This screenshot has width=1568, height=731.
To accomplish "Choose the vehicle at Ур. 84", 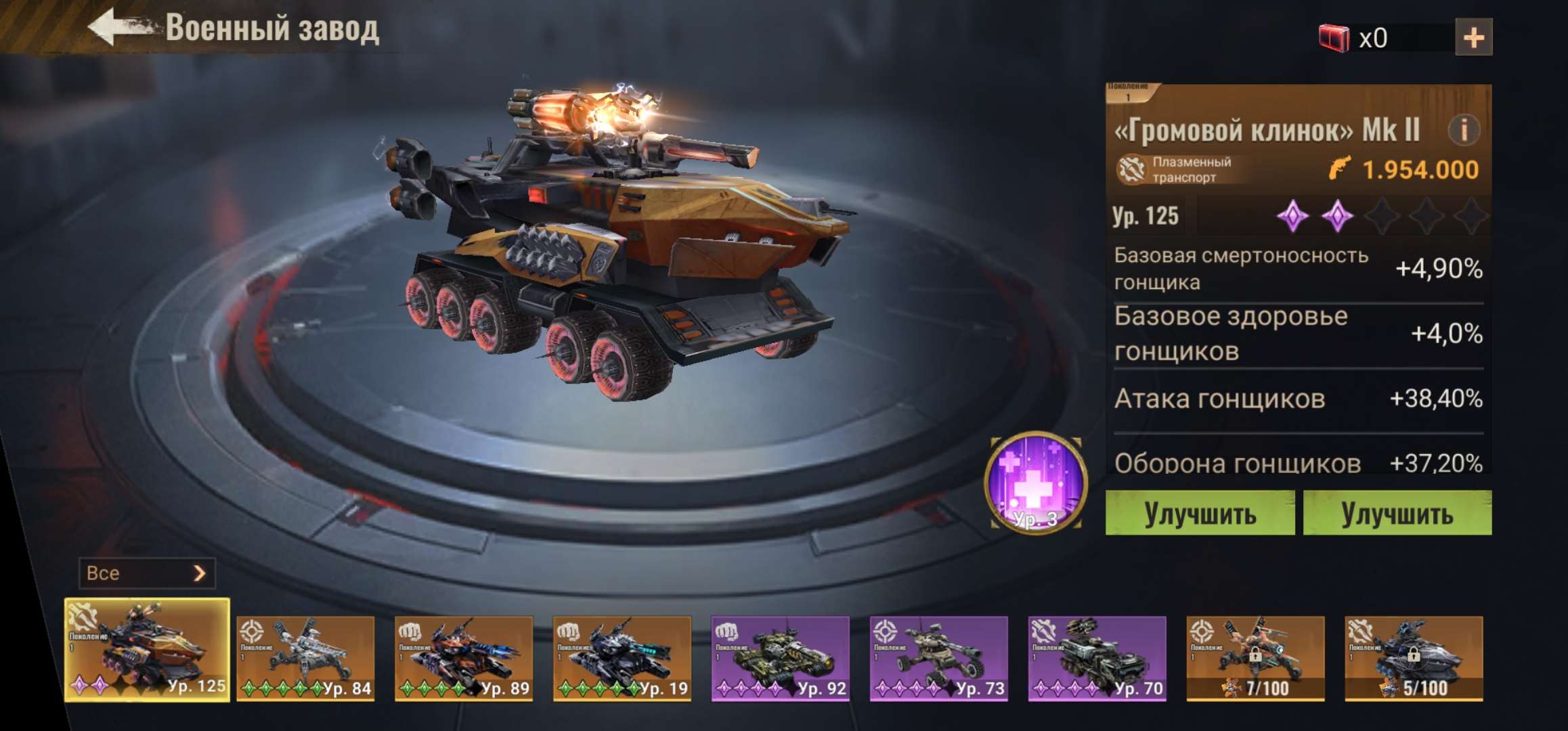I will point(305,658).
